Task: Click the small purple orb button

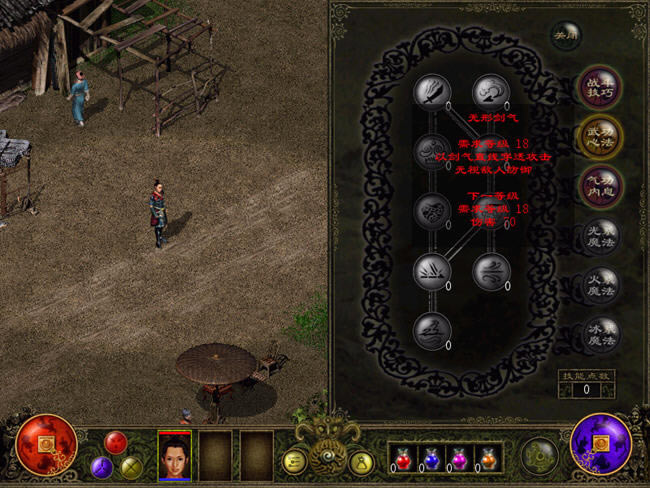Action: (102, 467)
